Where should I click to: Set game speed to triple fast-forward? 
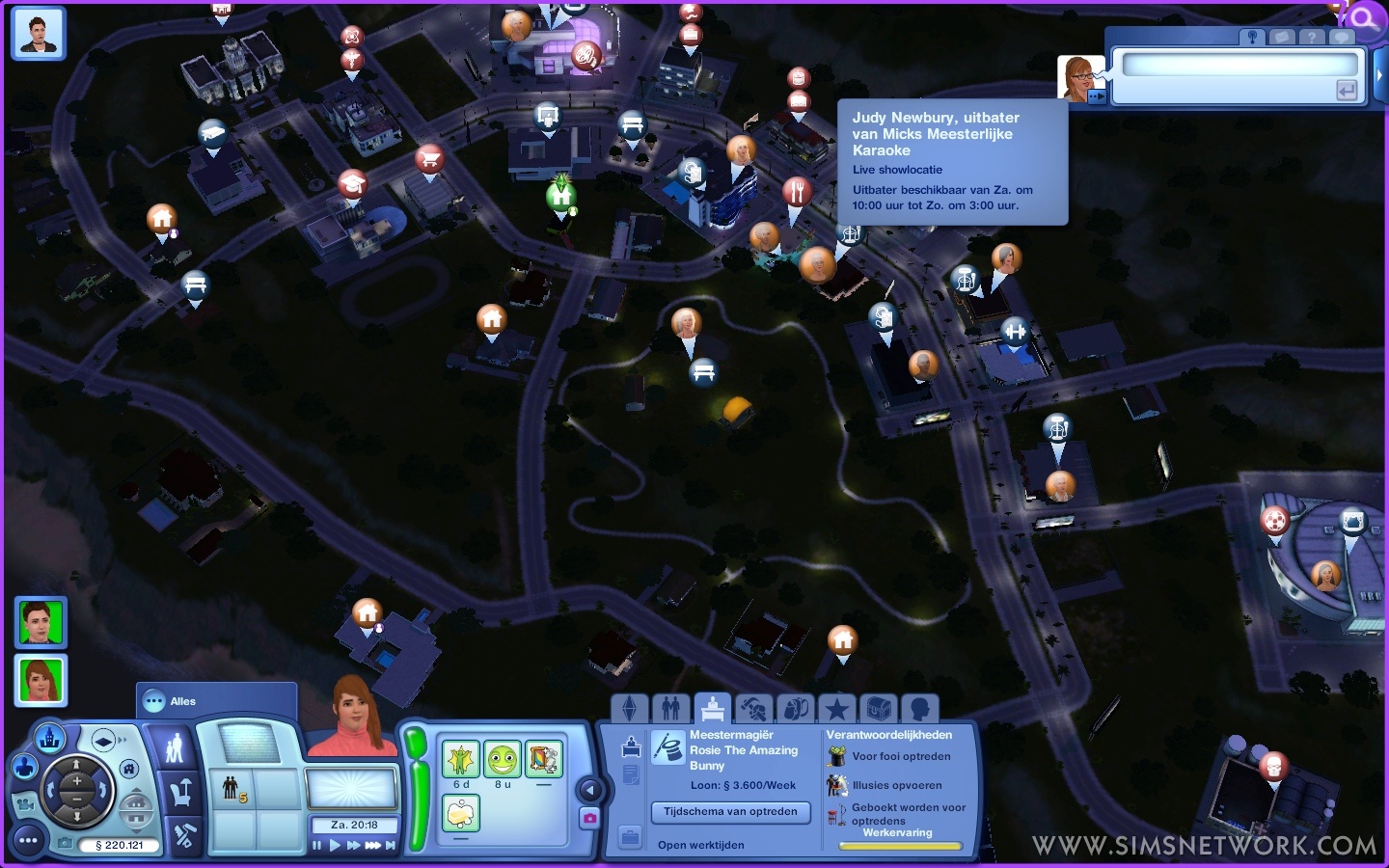click(x=372, y=846)
